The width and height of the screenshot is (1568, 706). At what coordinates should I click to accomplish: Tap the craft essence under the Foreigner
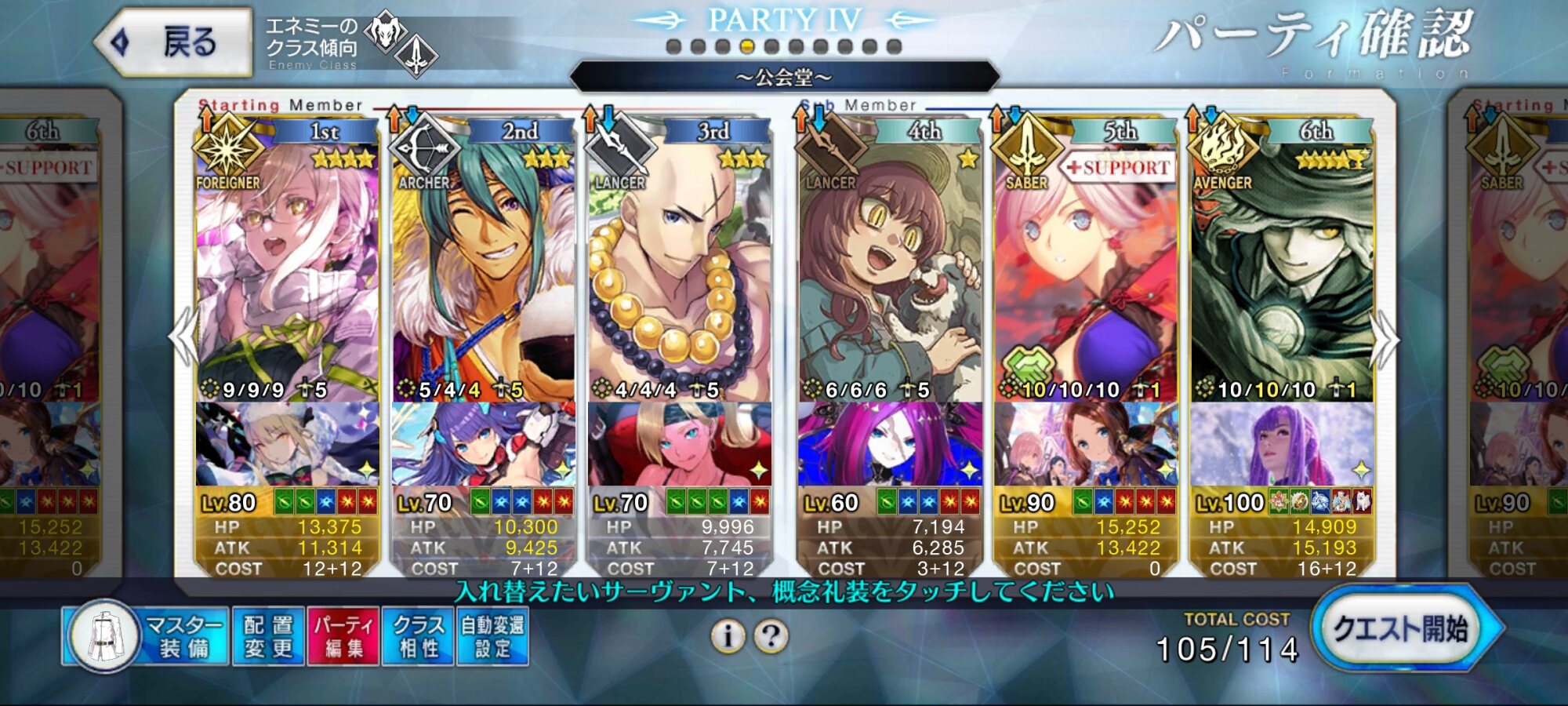(x=287, y=444)
